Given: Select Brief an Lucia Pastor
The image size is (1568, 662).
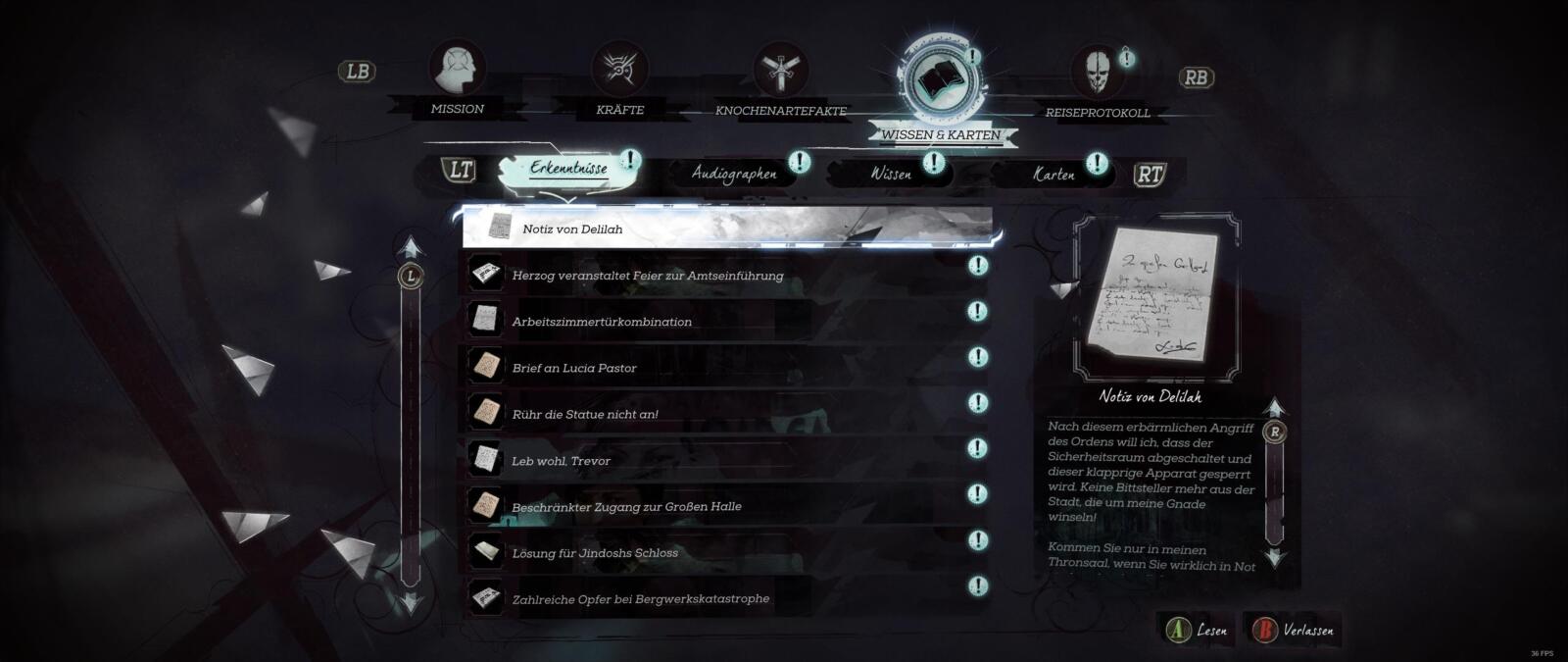Looking at the screenshot, I should (x=725, y=368).
